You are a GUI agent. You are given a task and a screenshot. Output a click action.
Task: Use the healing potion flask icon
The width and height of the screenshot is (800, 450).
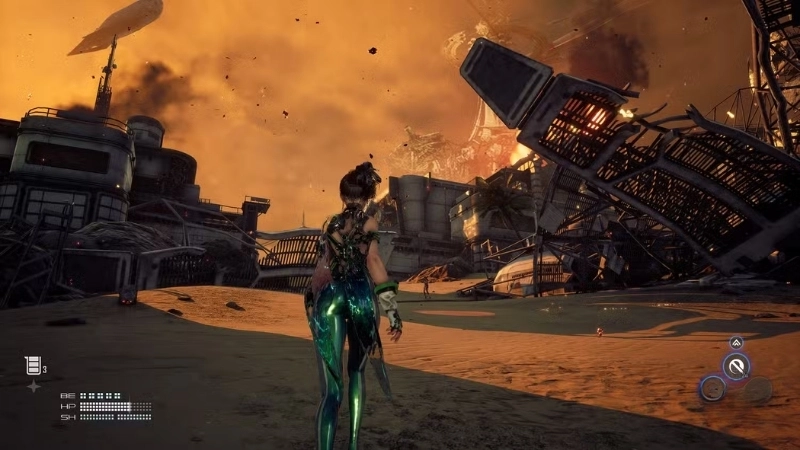pyautogui.click(x=32, y=365)
